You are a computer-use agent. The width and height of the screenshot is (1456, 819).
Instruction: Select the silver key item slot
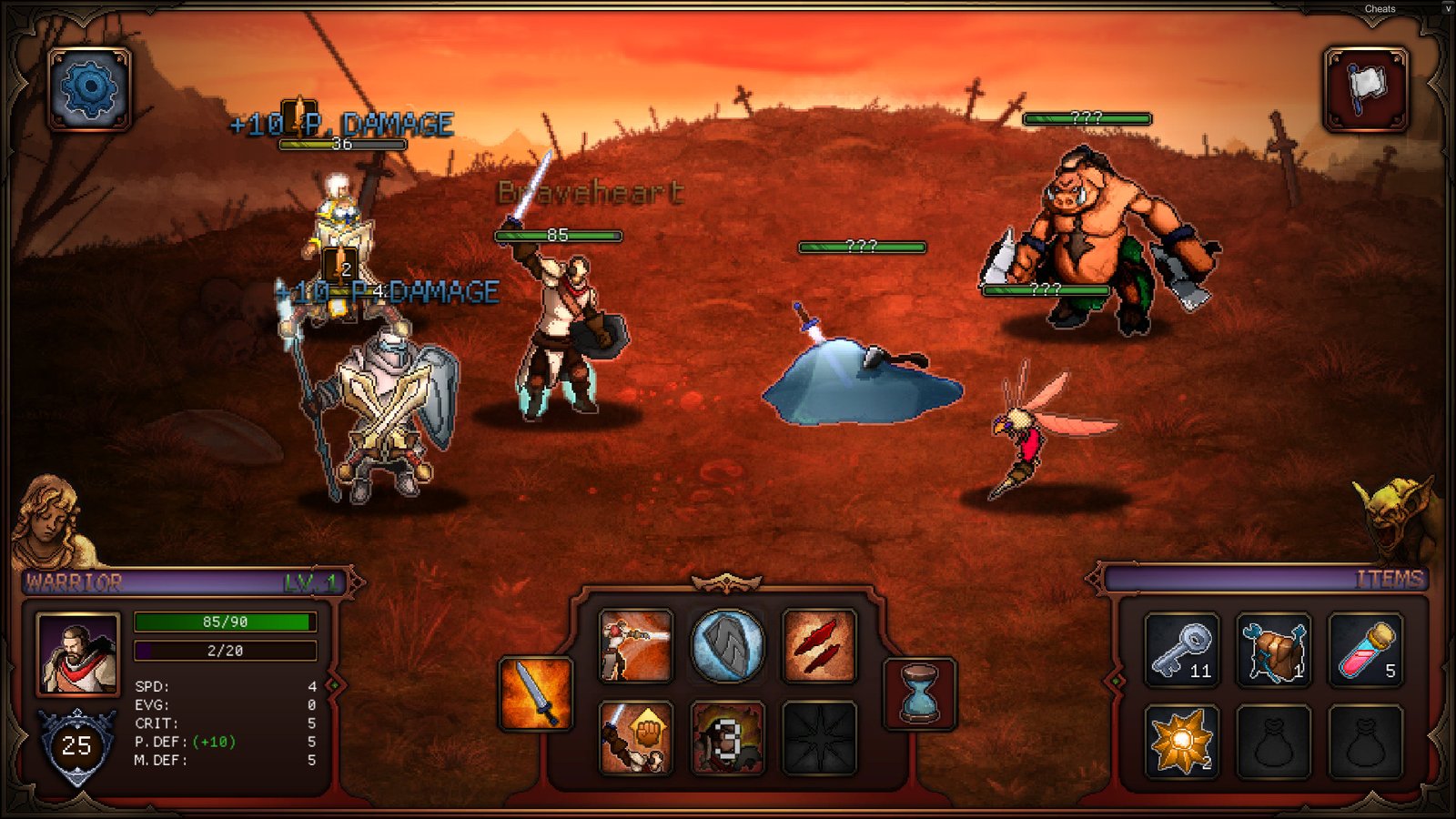point(1182,649)
